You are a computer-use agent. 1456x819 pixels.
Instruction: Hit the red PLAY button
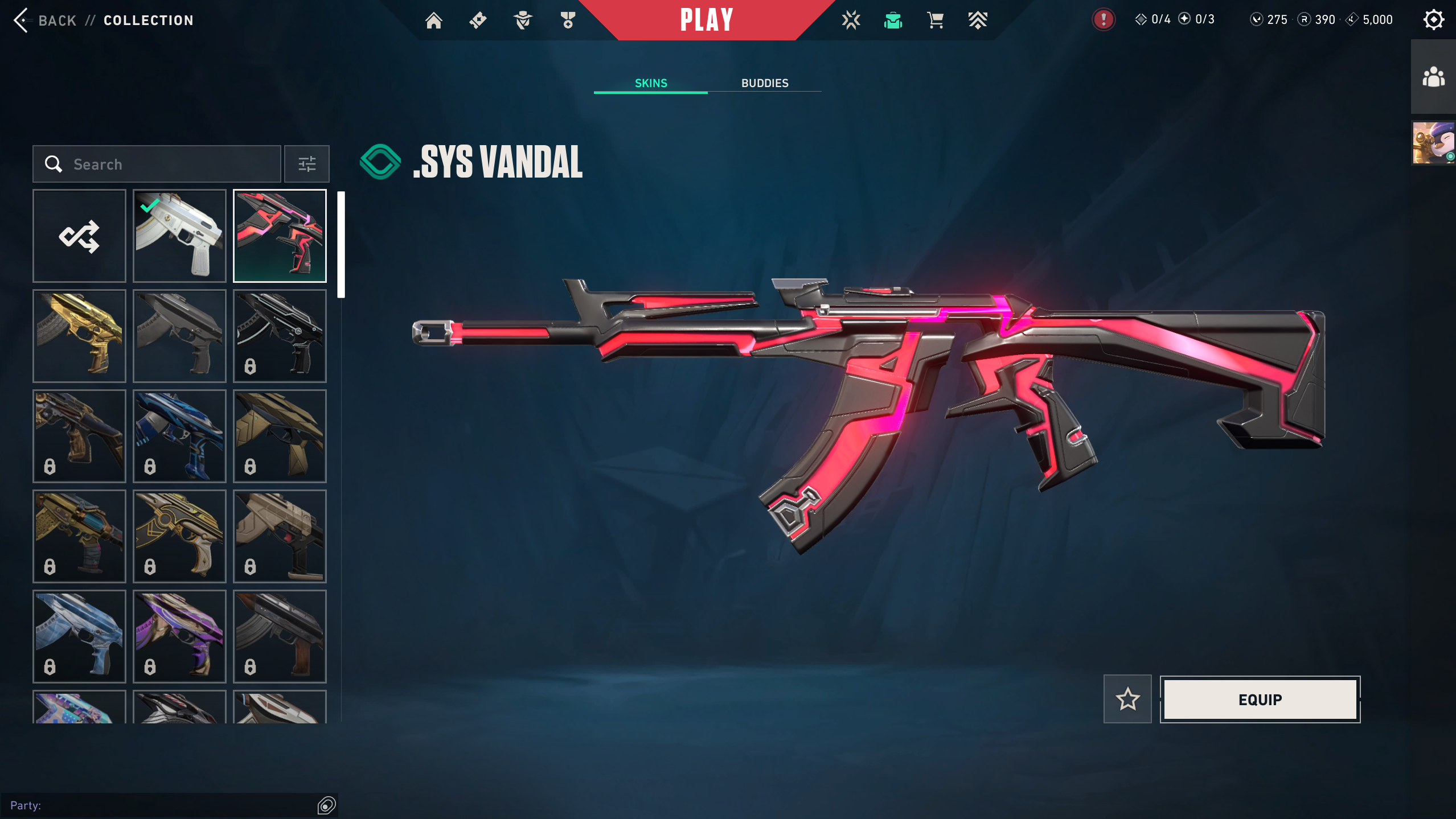click(x=706, y=20)
